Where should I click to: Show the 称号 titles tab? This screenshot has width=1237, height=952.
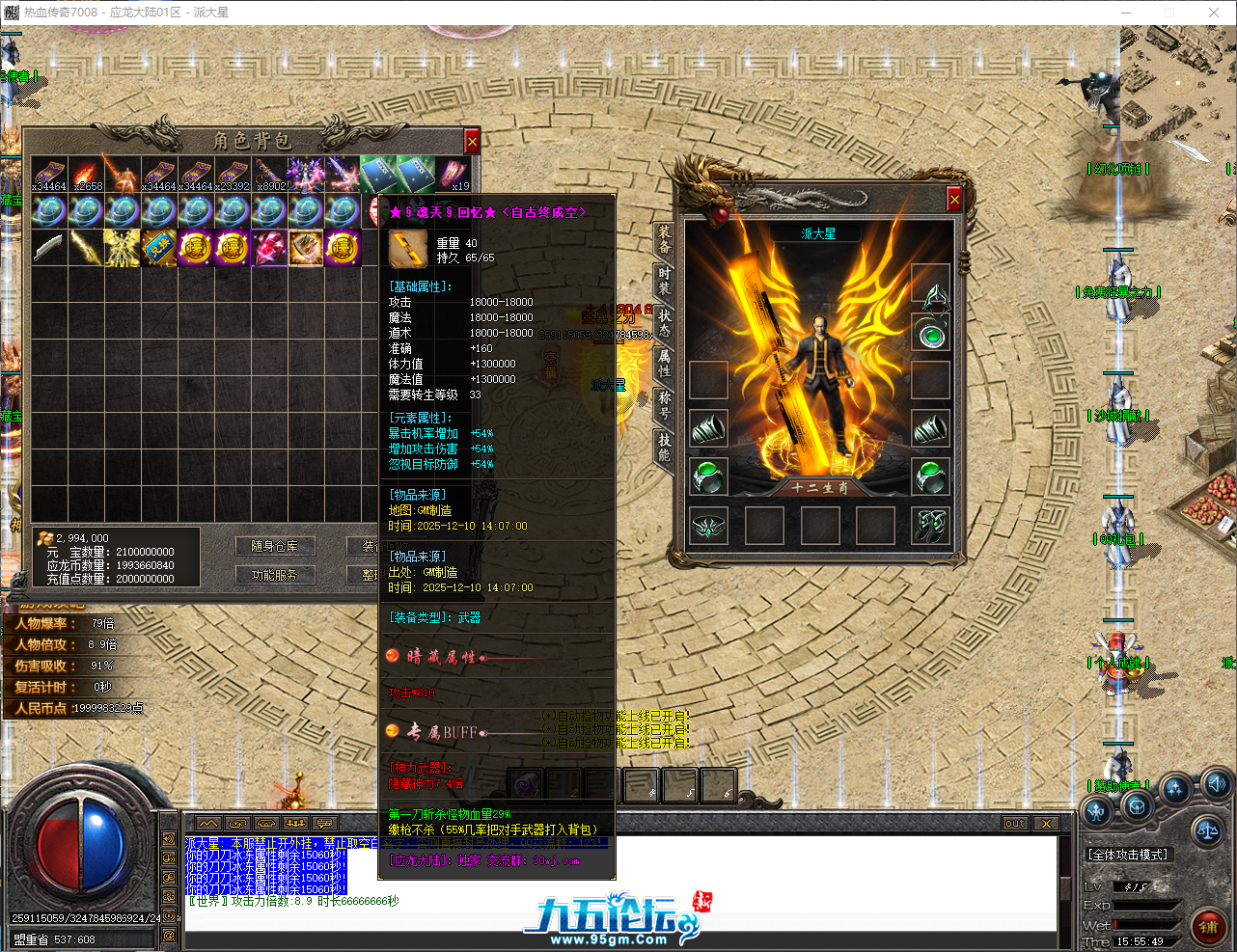click(x=664, y=404)
